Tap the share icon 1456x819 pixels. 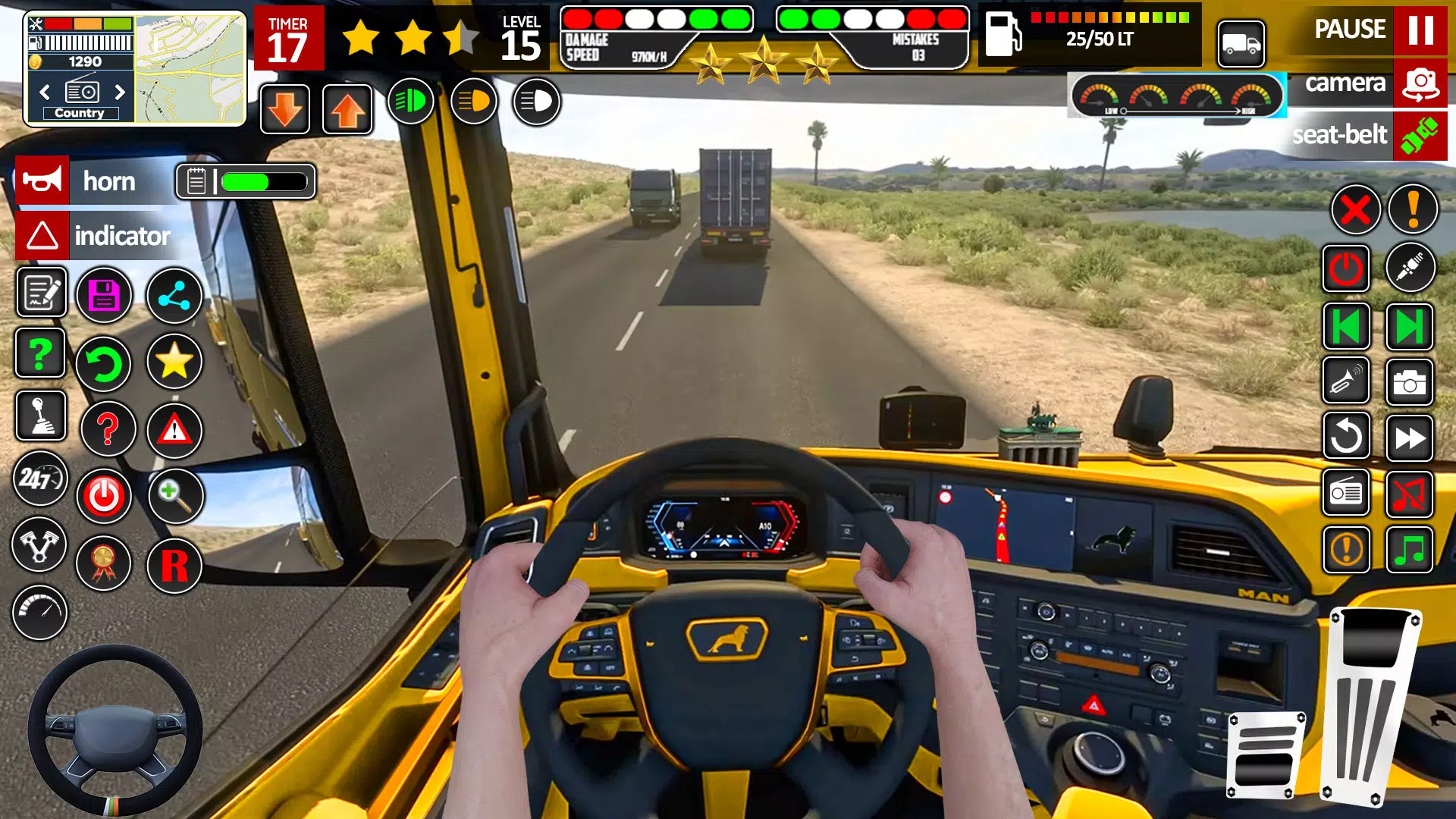coord(174,296)
